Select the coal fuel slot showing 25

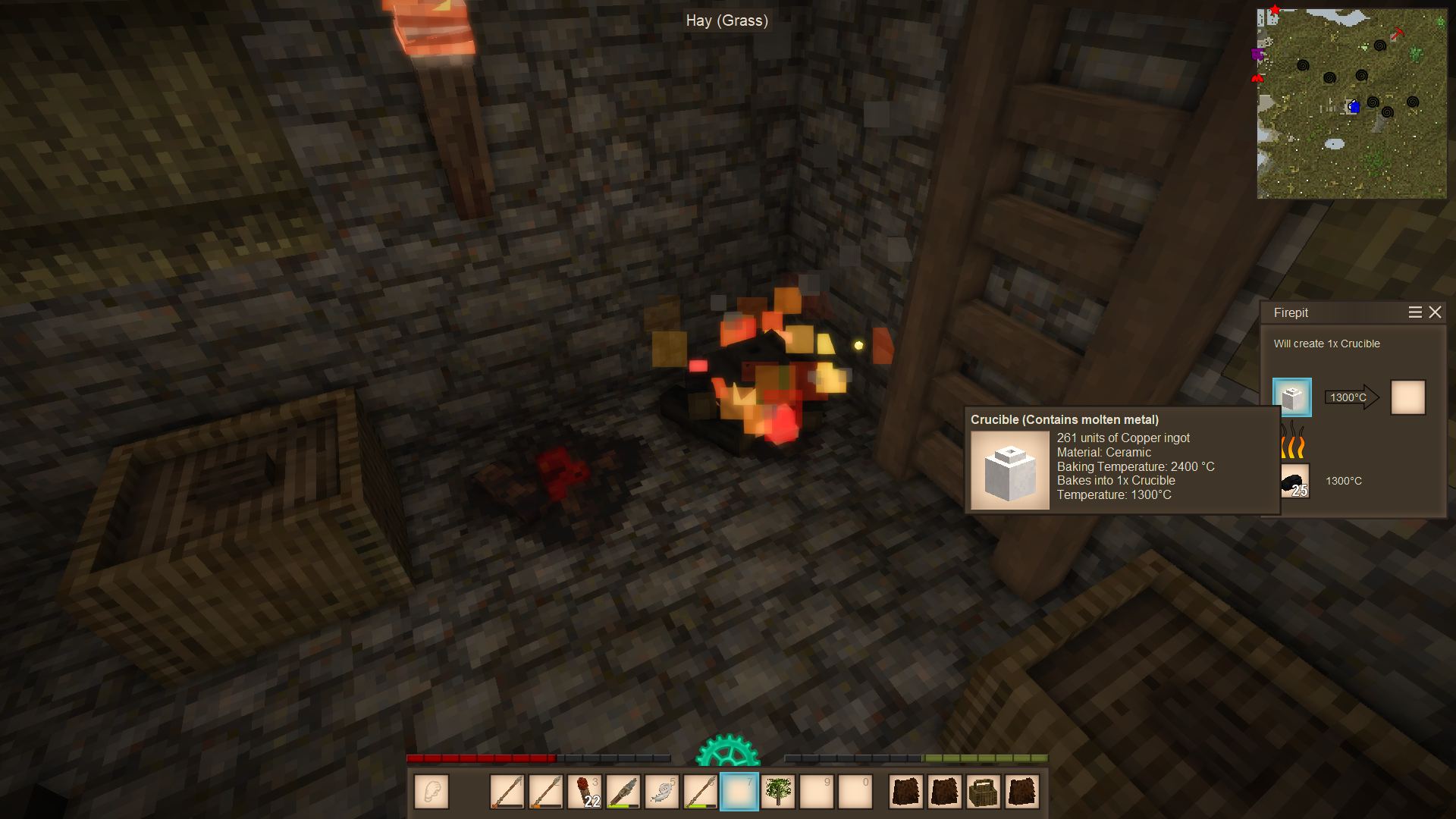(x=1294, y=482)
